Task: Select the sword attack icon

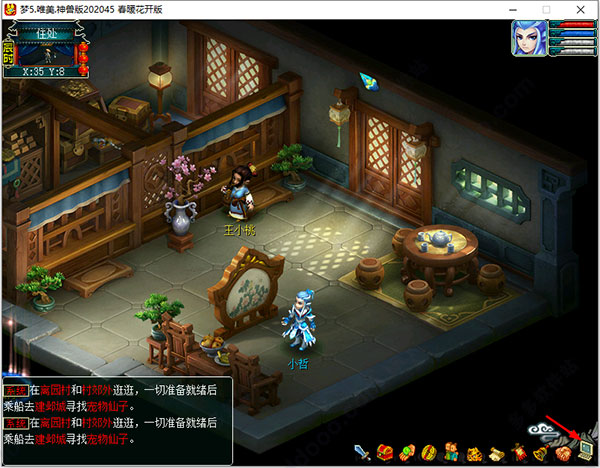Action: click(361, 452)
